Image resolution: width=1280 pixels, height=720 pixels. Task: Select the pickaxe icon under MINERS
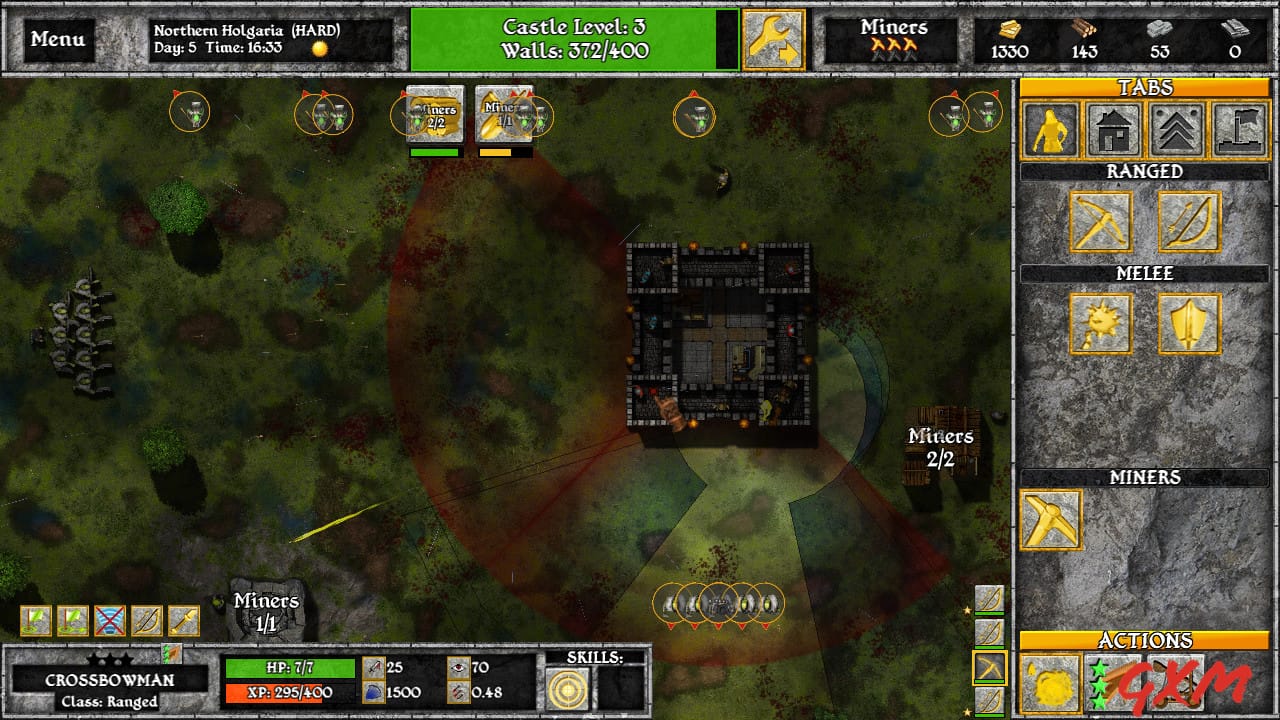click(1053, 520)
